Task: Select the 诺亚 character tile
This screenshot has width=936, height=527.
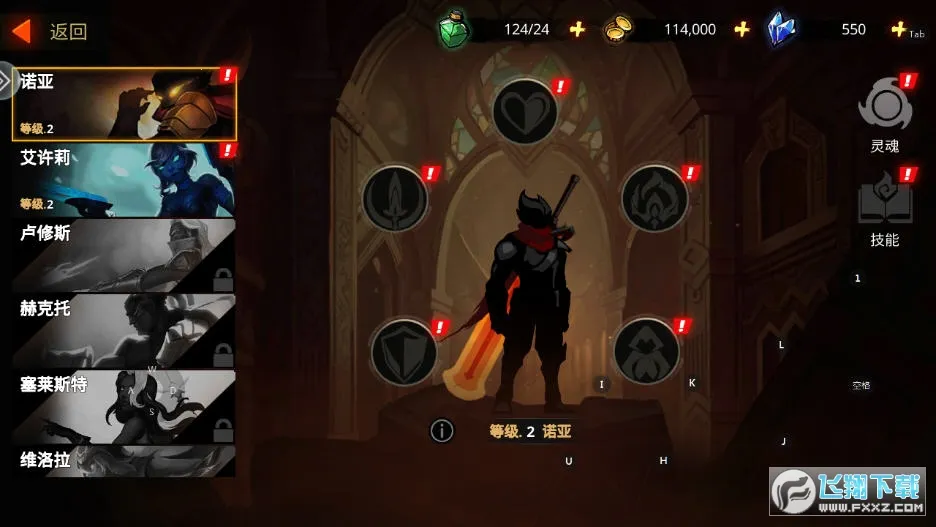Action: point(125,104)
